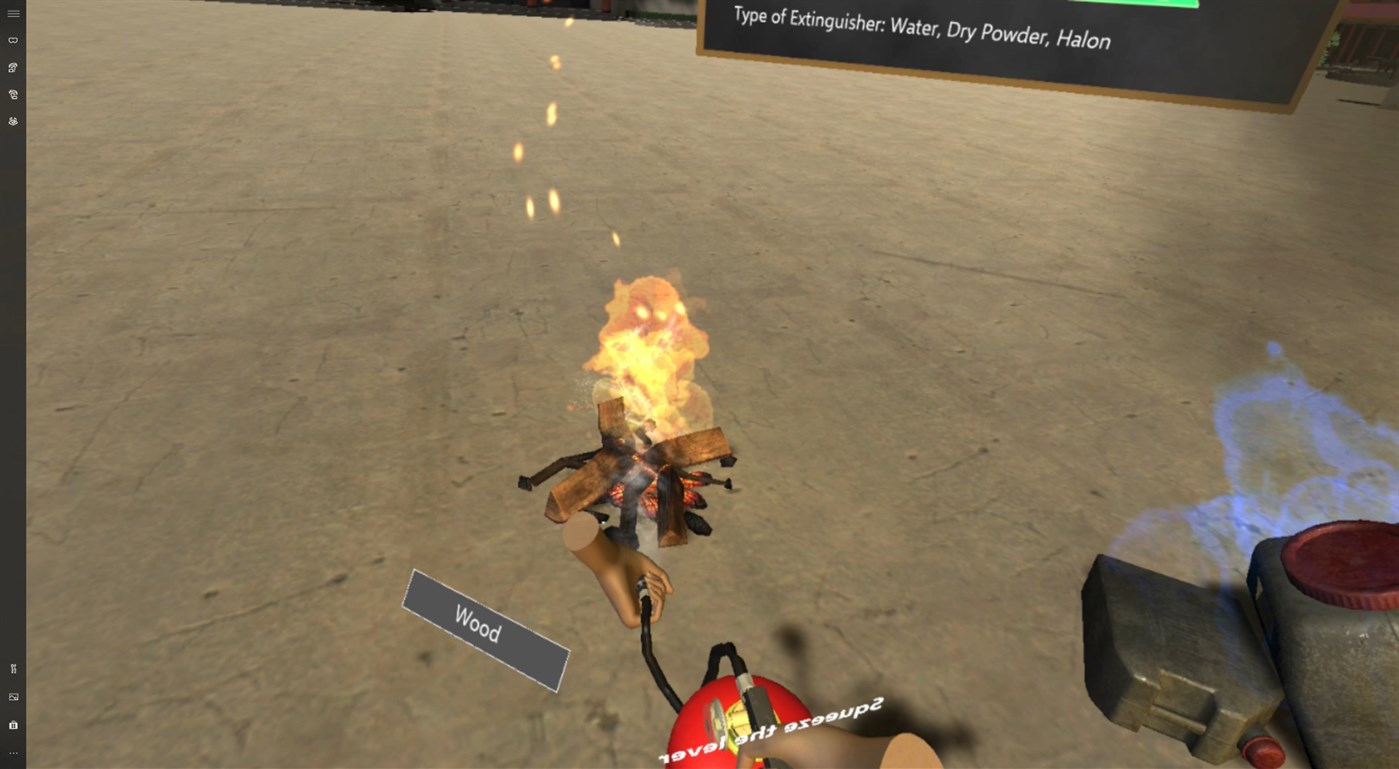This screenshot has height=769, width=1399.
Task: Open the input sliders settings icon
Action: click(13, 668)
